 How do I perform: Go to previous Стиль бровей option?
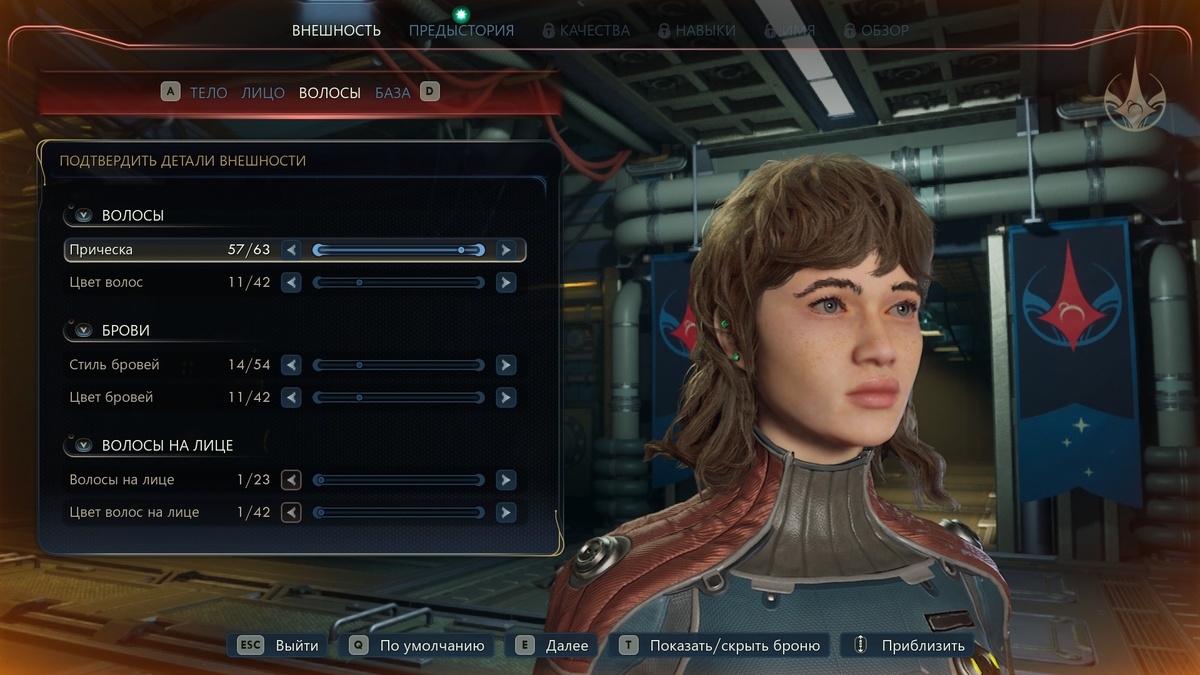pos(291,365)
